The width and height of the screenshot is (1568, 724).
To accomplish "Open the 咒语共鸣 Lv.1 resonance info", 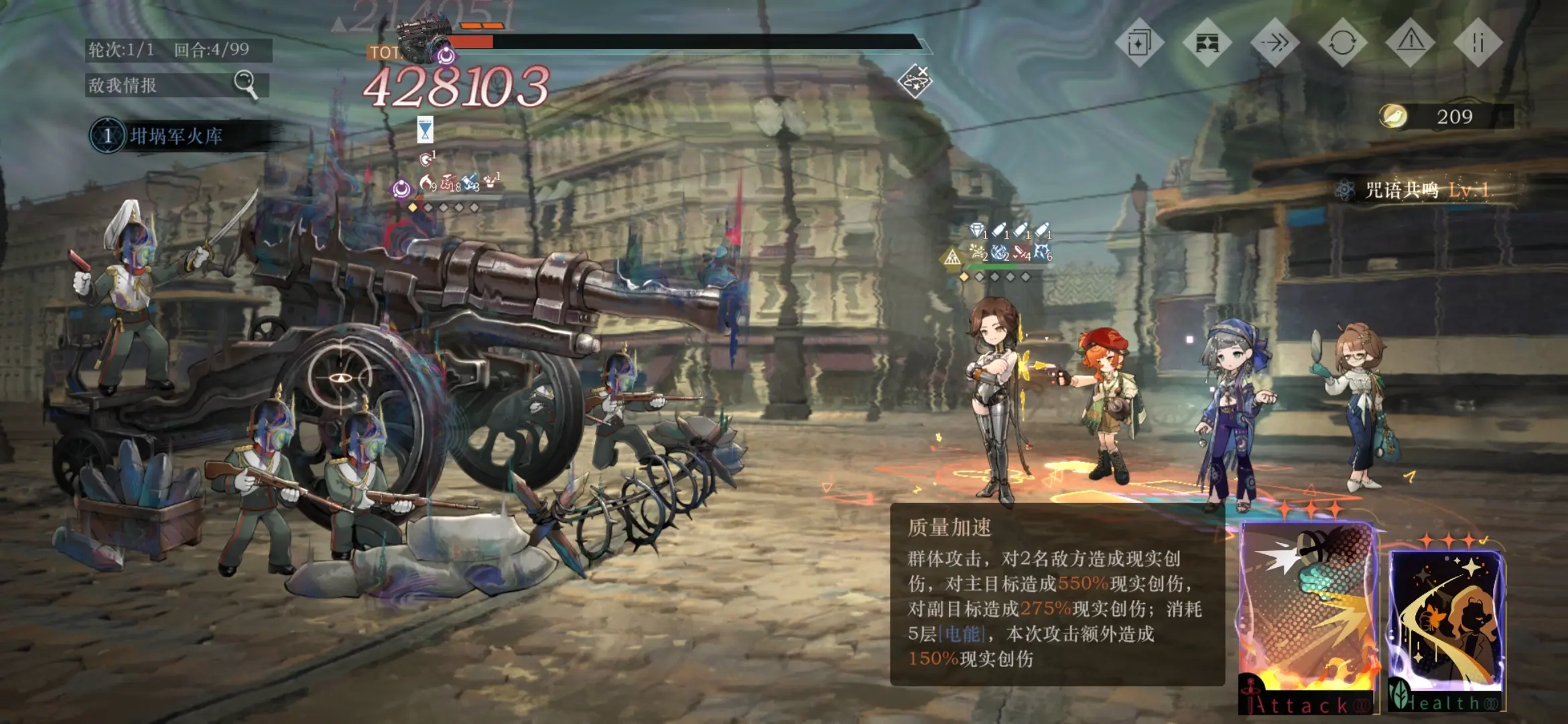I will tap(1417, 190).
